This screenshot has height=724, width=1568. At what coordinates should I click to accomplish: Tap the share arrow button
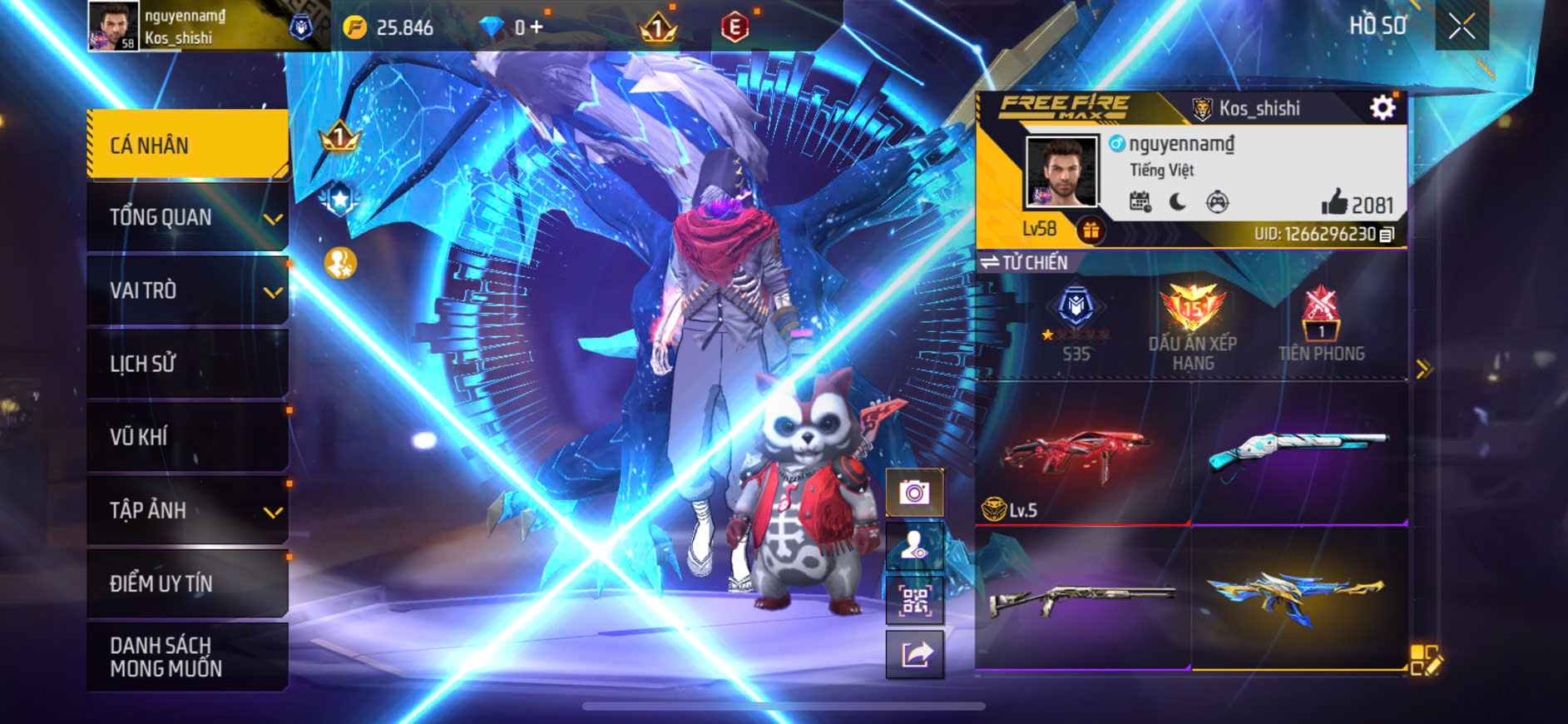coord(914,654)
